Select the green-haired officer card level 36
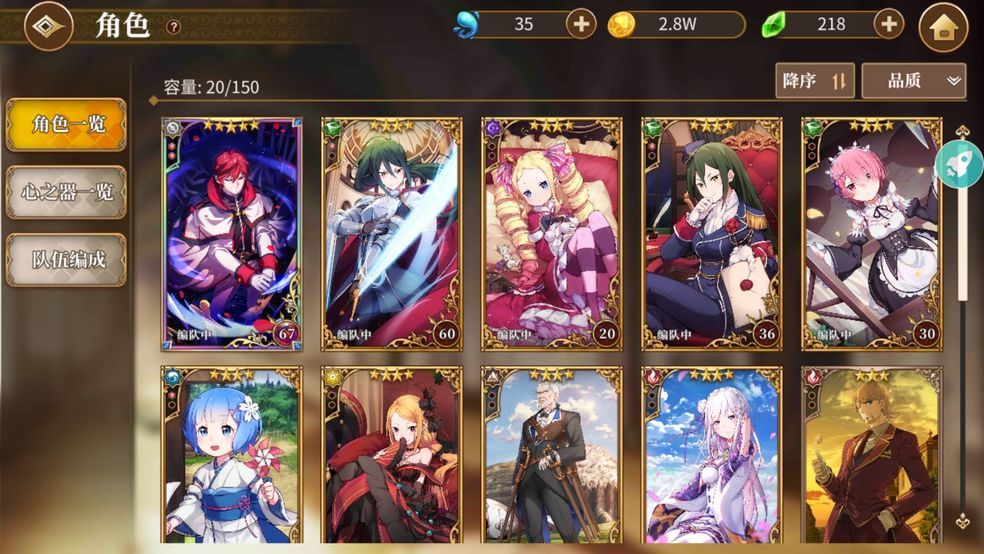 pyautogui.click(x=711, y=234)
